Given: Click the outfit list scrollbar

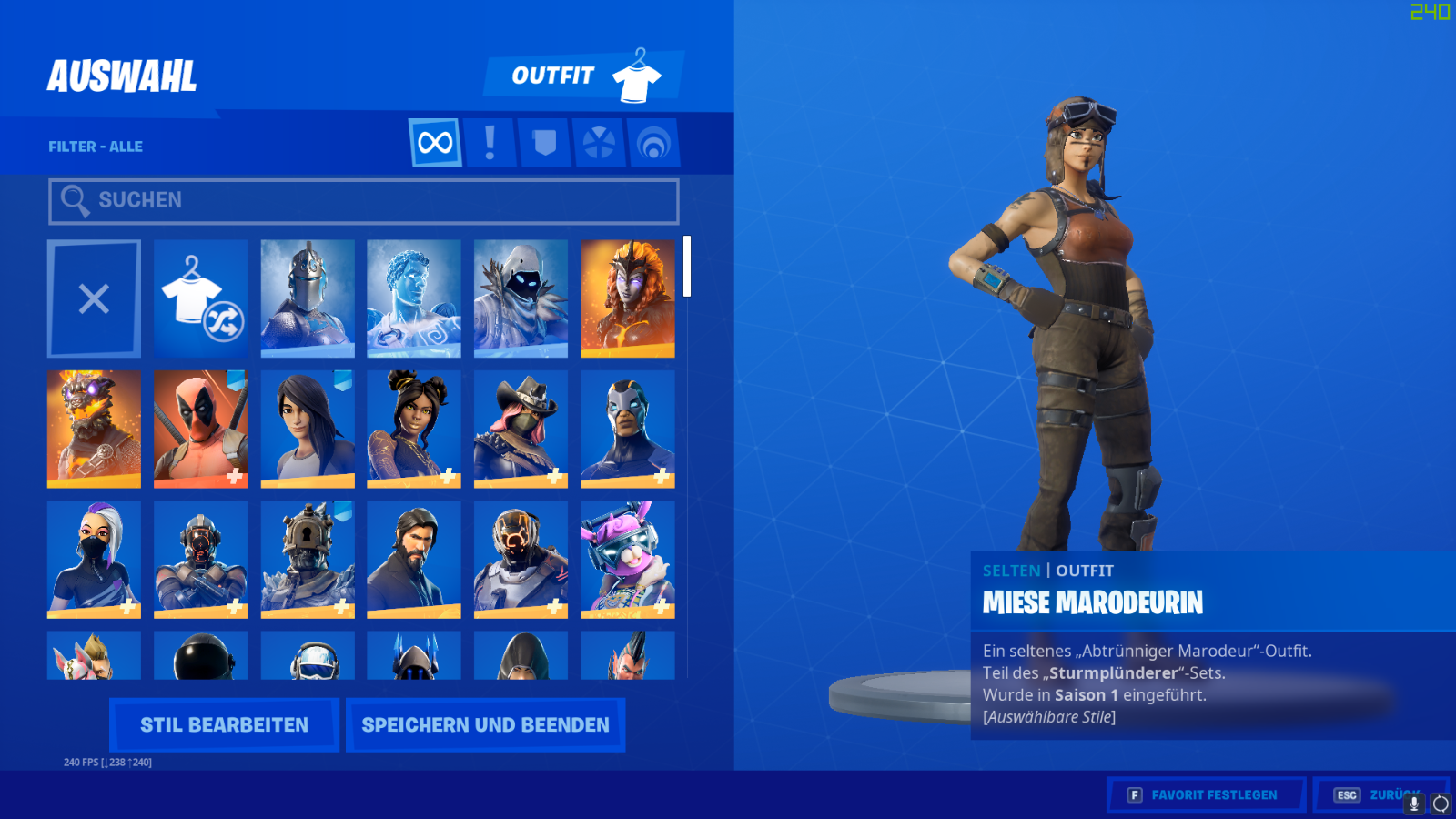Looking at the screenshot, I should 687,267.
